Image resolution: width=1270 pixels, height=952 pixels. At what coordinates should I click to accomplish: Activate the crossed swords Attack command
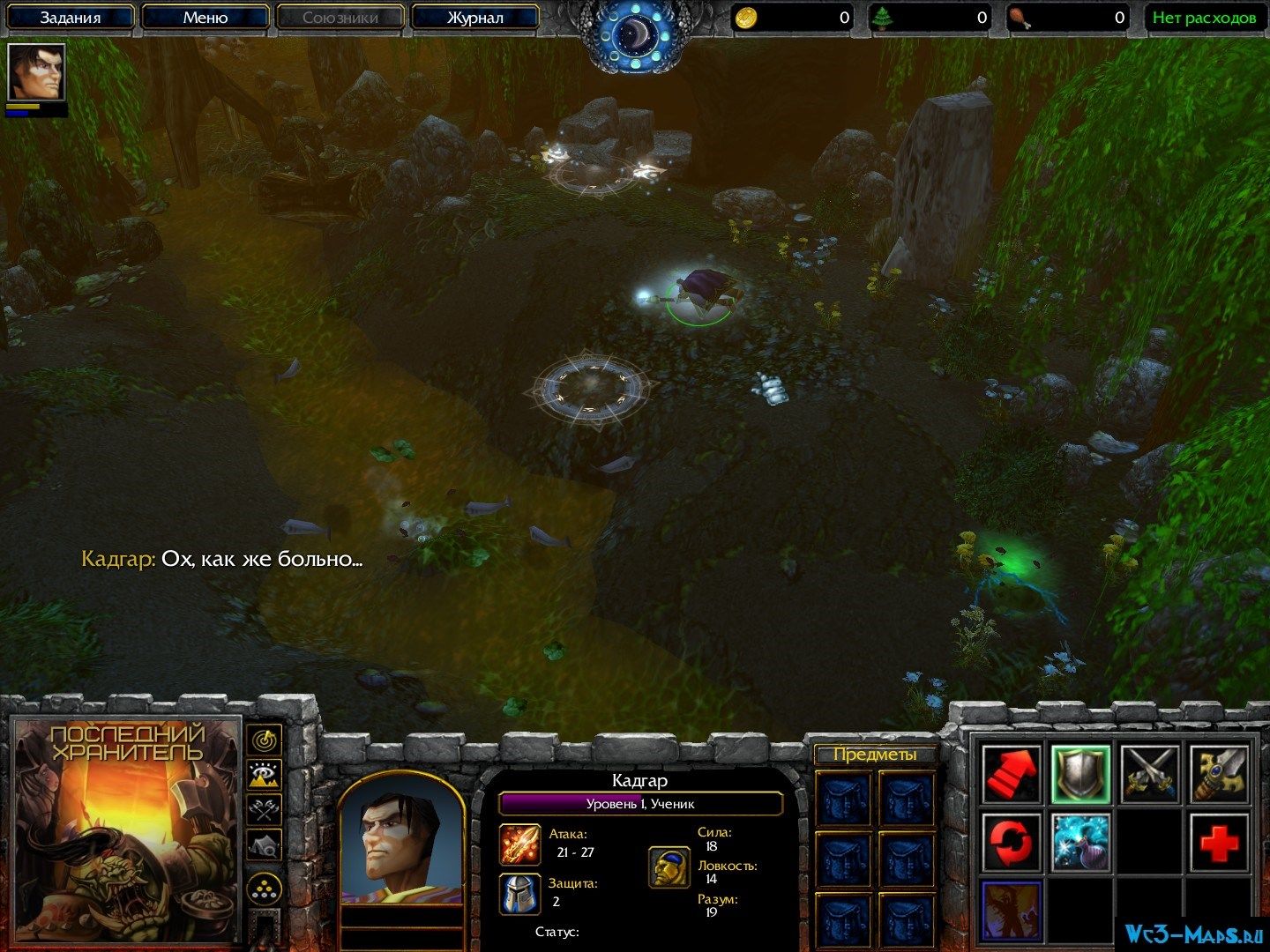tap(1150, 774)
